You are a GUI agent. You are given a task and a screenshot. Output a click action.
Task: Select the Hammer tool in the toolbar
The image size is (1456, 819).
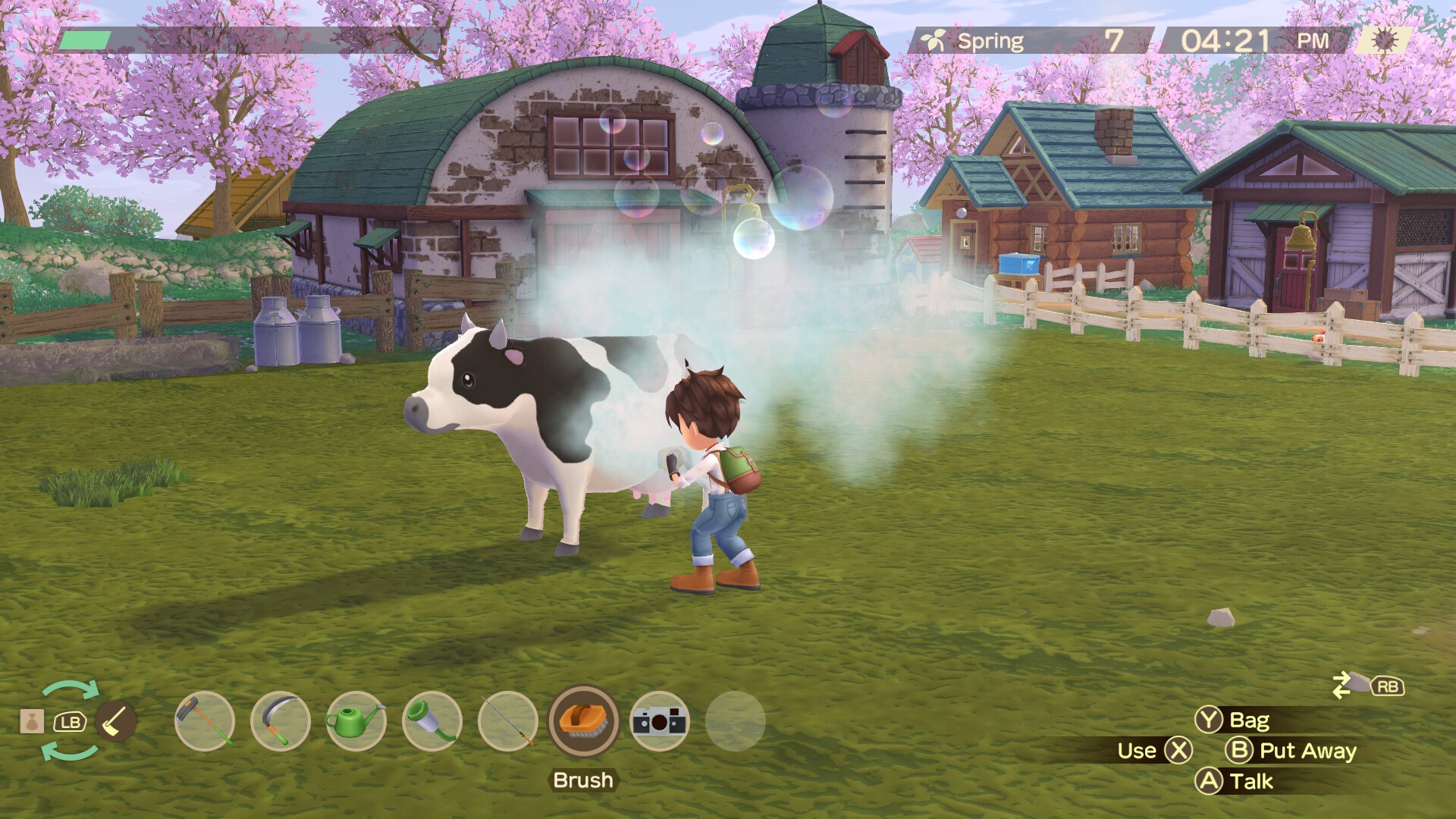(203, 722)
